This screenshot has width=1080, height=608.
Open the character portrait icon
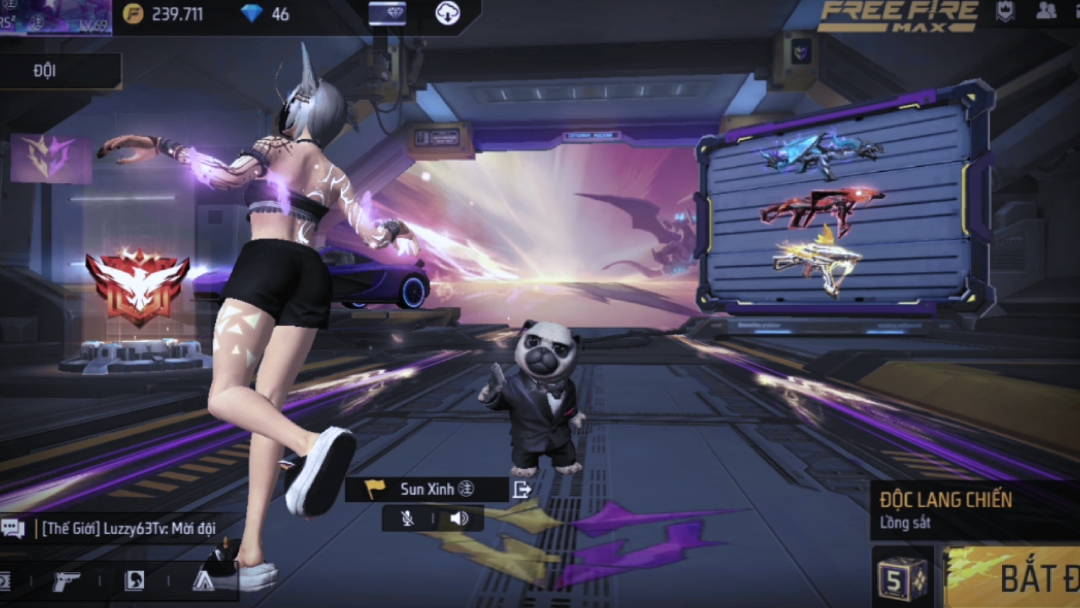click(x=134, y=580)
